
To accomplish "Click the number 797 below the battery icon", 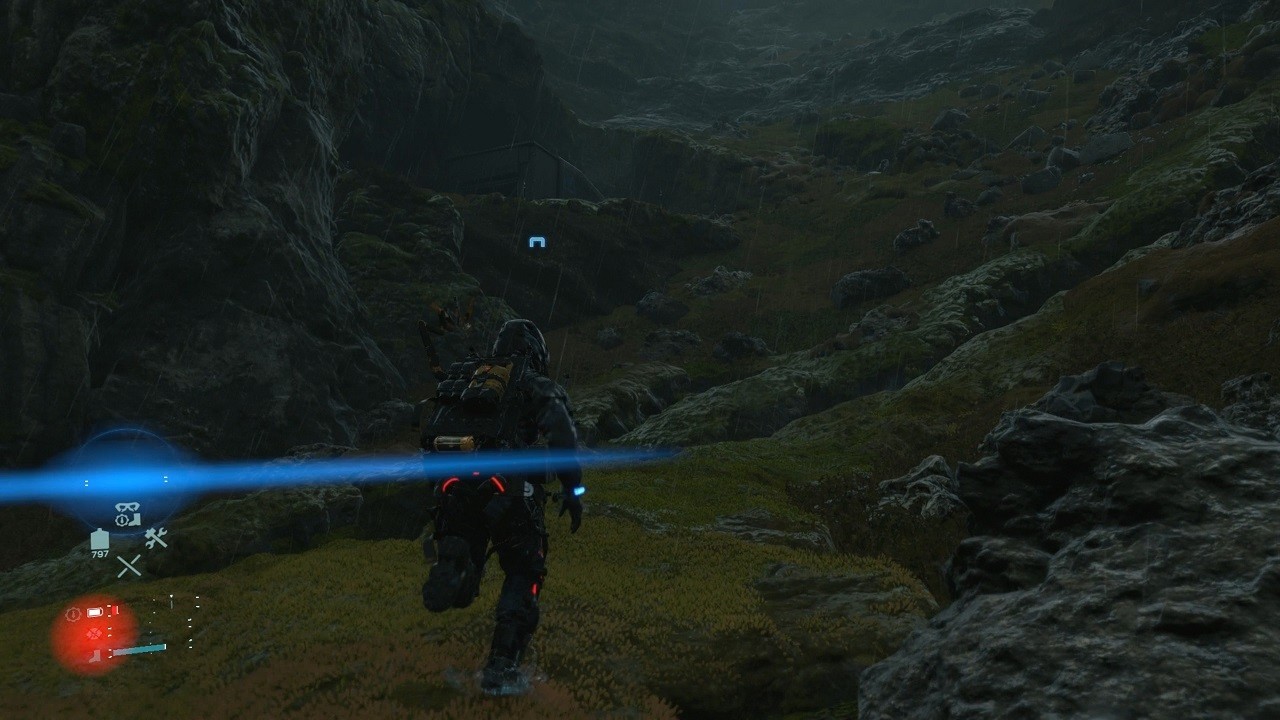I will pos(99,556).
